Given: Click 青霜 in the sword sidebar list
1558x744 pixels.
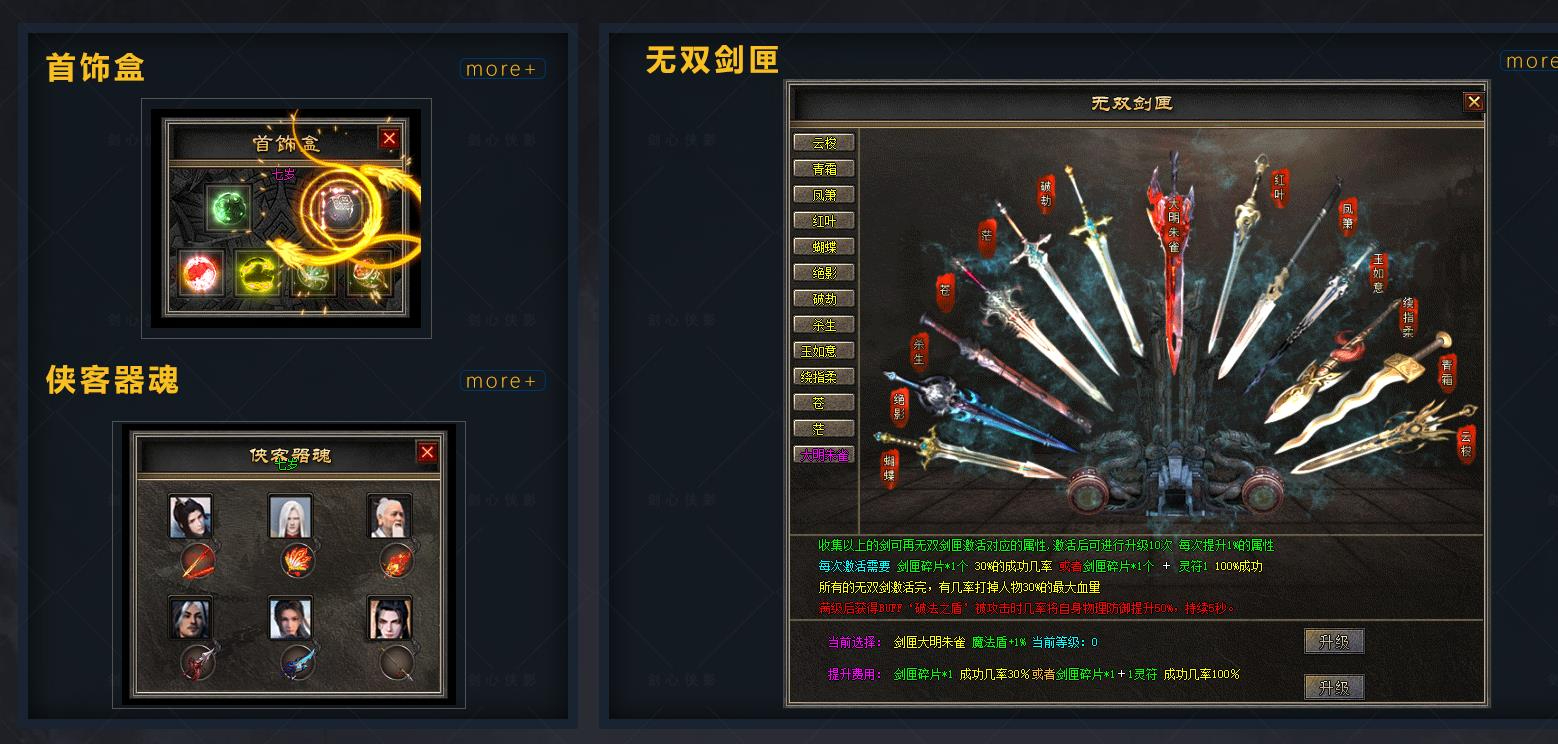Looking at the screenshot, I should pyautogui.click(x=823, y=167).
